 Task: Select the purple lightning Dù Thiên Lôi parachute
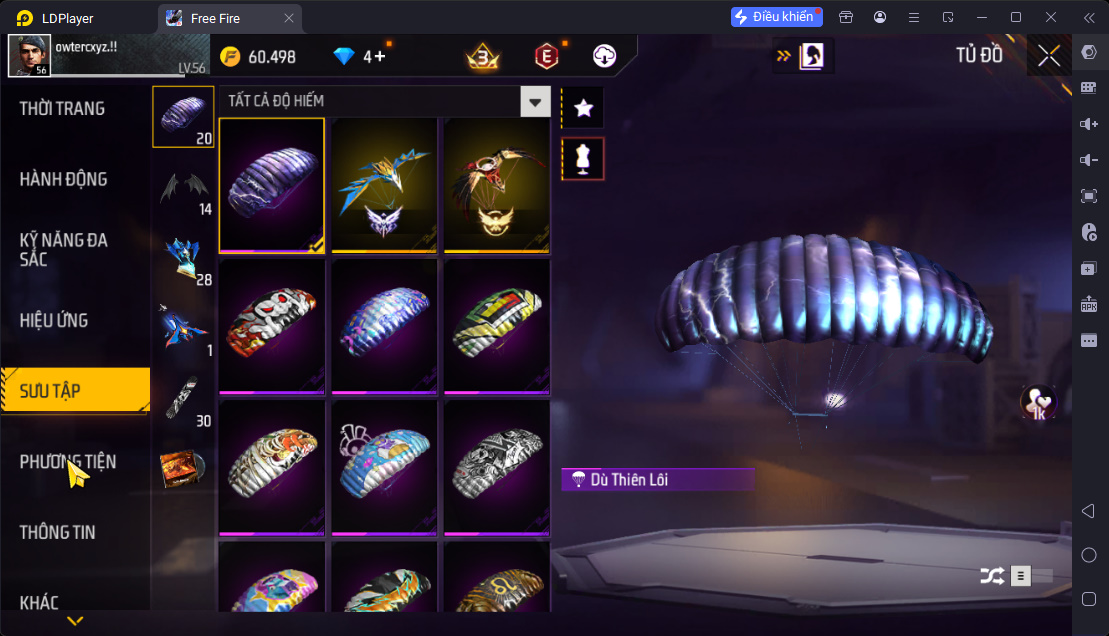pyautogui.click(x=272, y=185)
